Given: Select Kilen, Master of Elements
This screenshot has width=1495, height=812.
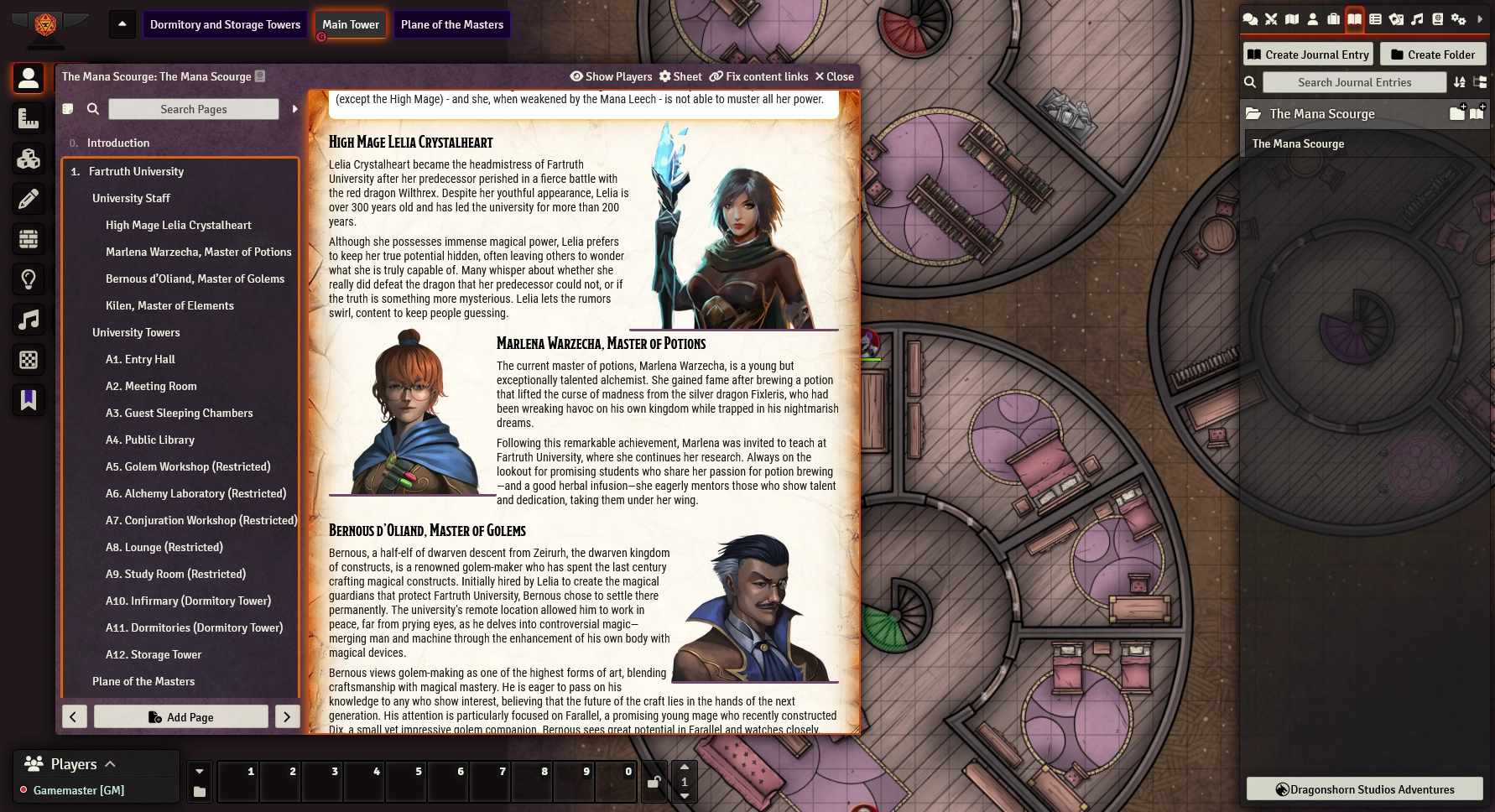Looking at the screenshot, I should click(169, 305).
